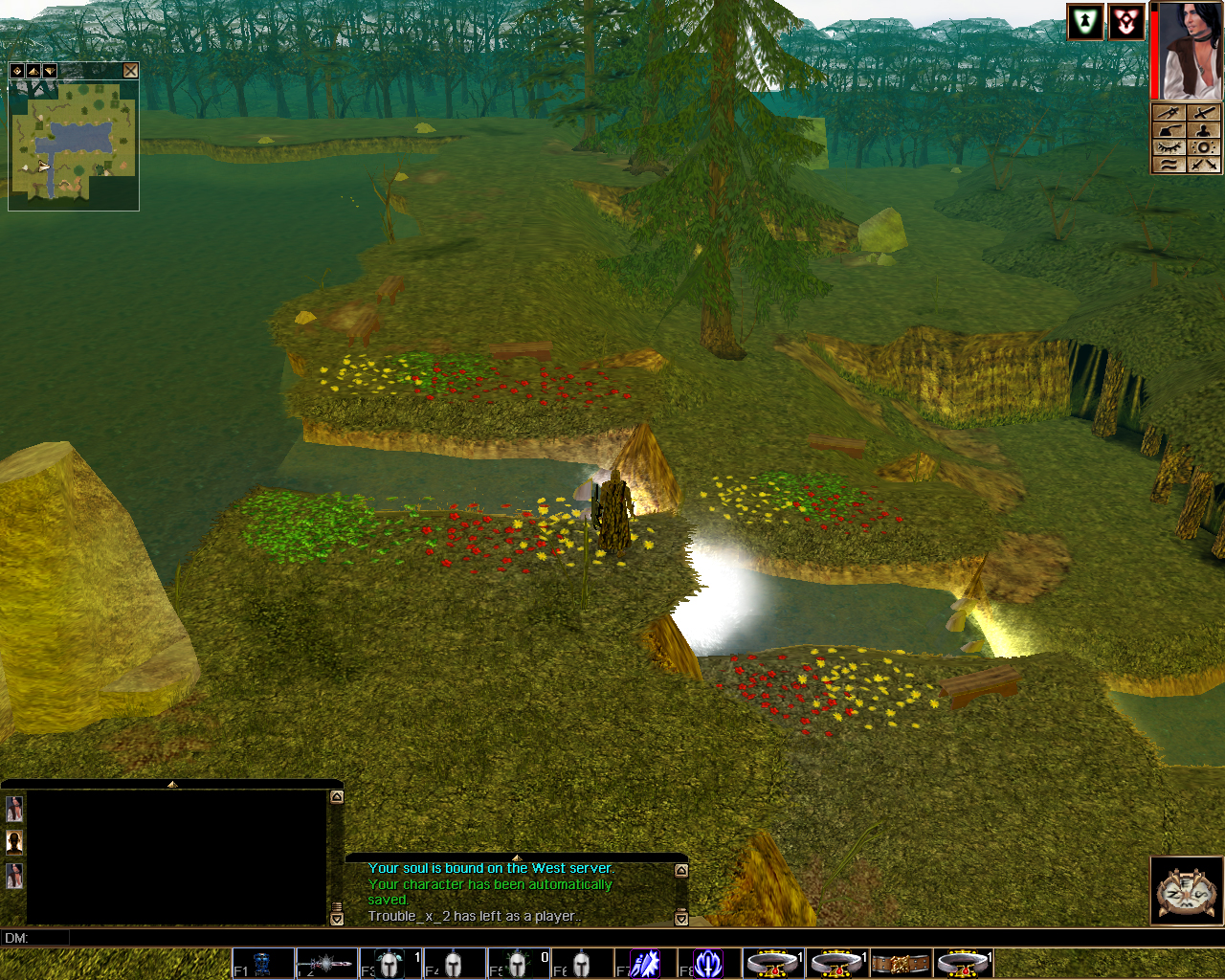
Task: Select the red-white status effect icon
Action: coord(1126,22)
